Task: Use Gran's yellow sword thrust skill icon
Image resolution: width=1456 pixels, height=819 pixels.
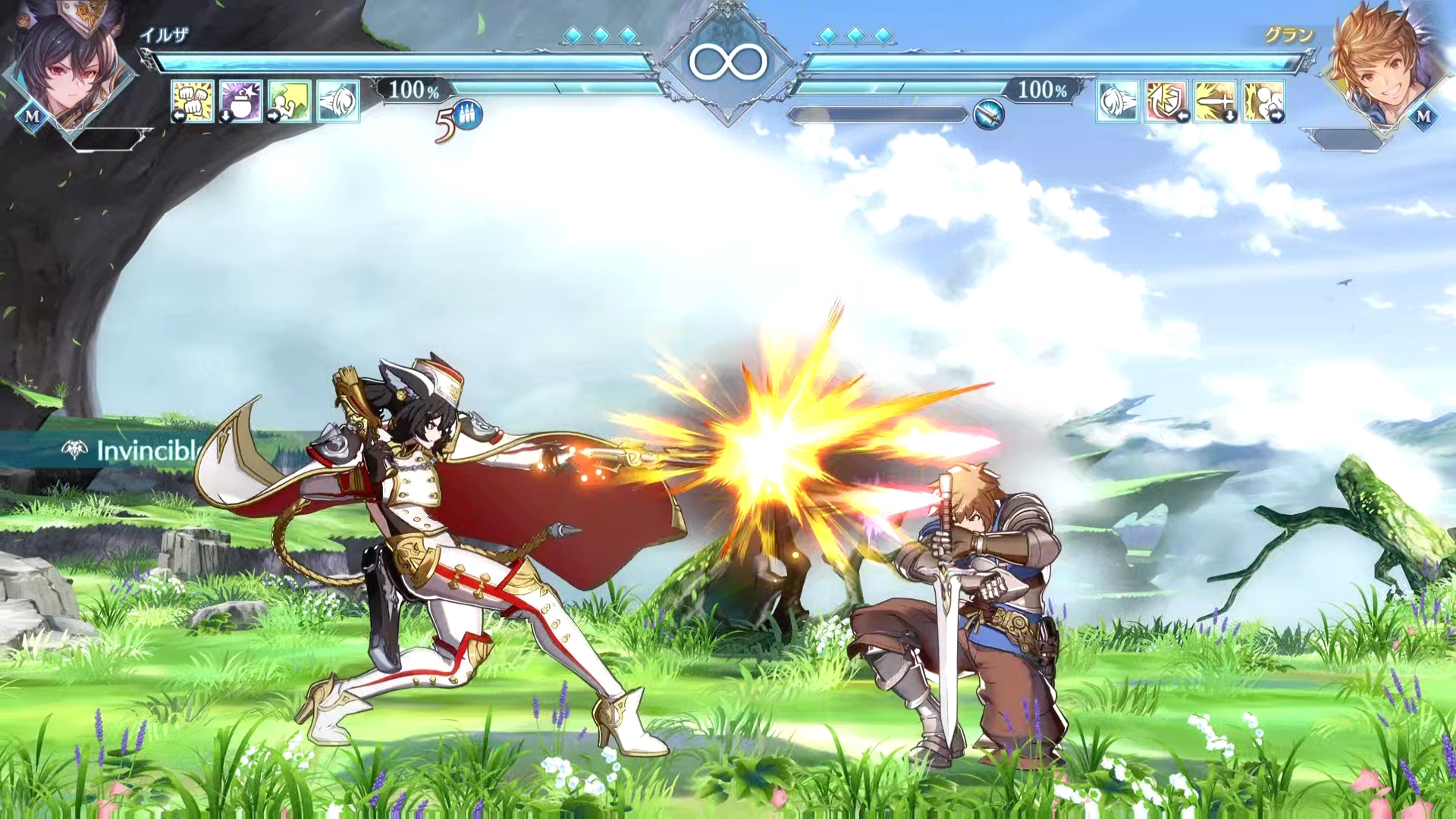Action: [1215, 101]
